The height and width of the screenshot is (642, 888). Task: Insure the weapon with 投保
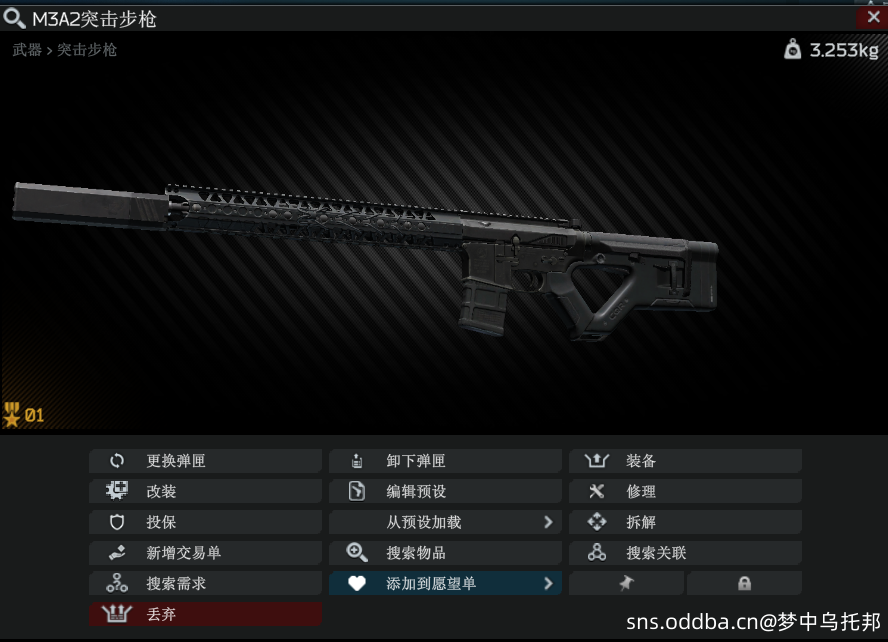tap(205, 522)
